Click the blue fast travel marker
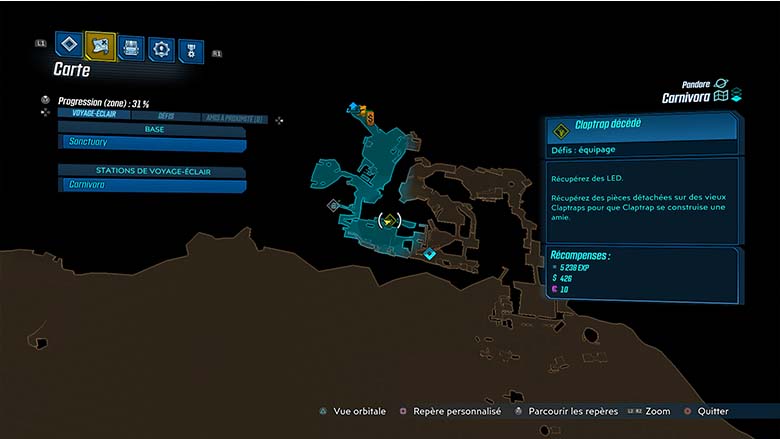Viewport: 780px width, 439px height. [353, 105]
